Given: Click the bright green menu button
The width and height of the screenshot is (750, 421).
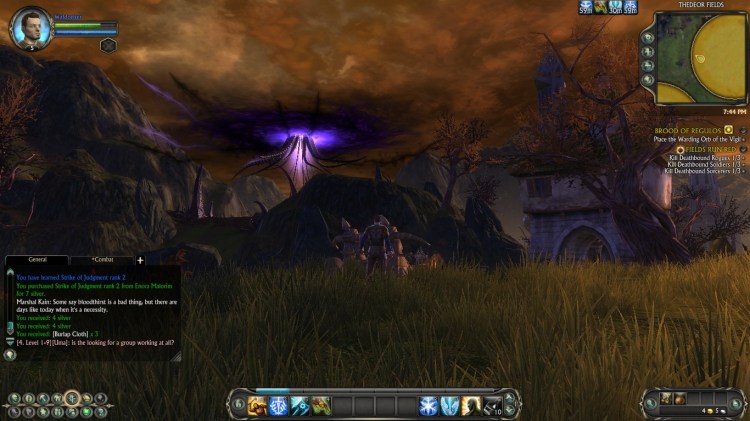Looking at the screenshot, I should point(86,411).
